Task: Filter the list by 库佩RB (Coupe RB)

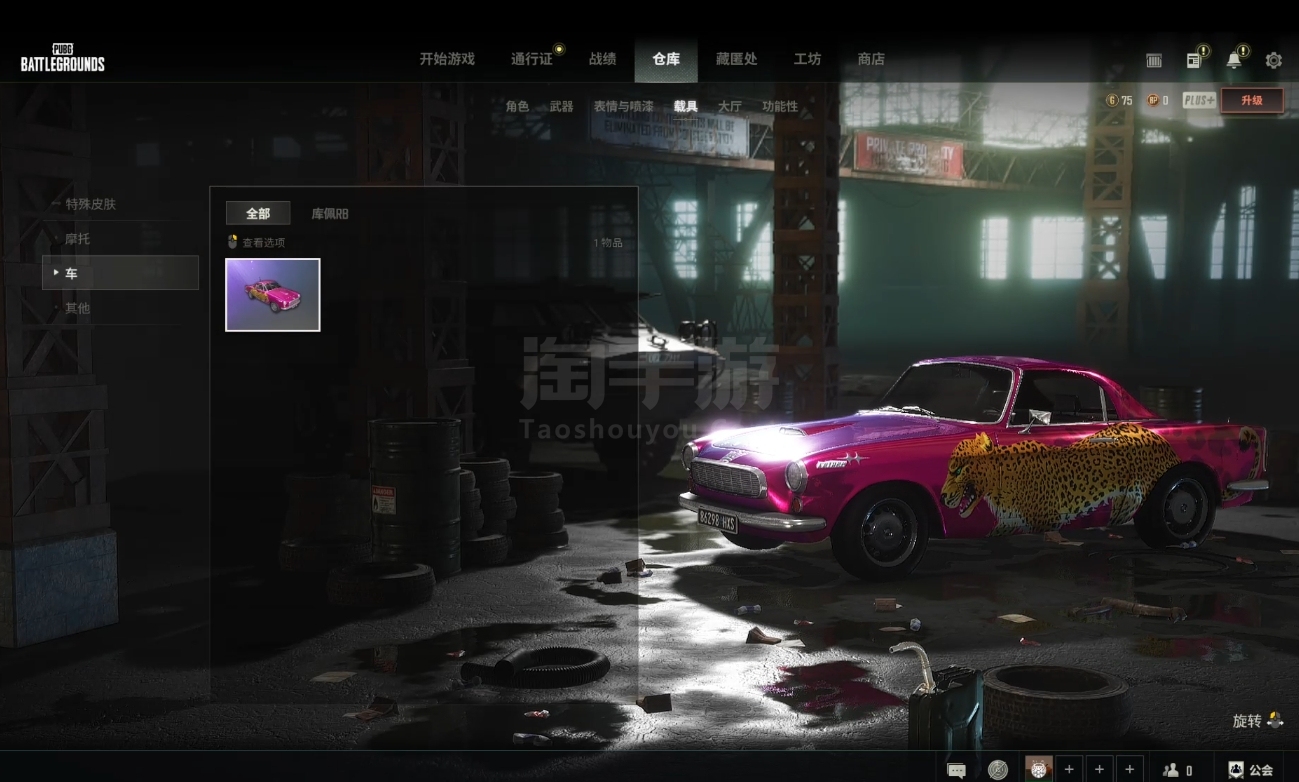Action: [x=330, y=213]
